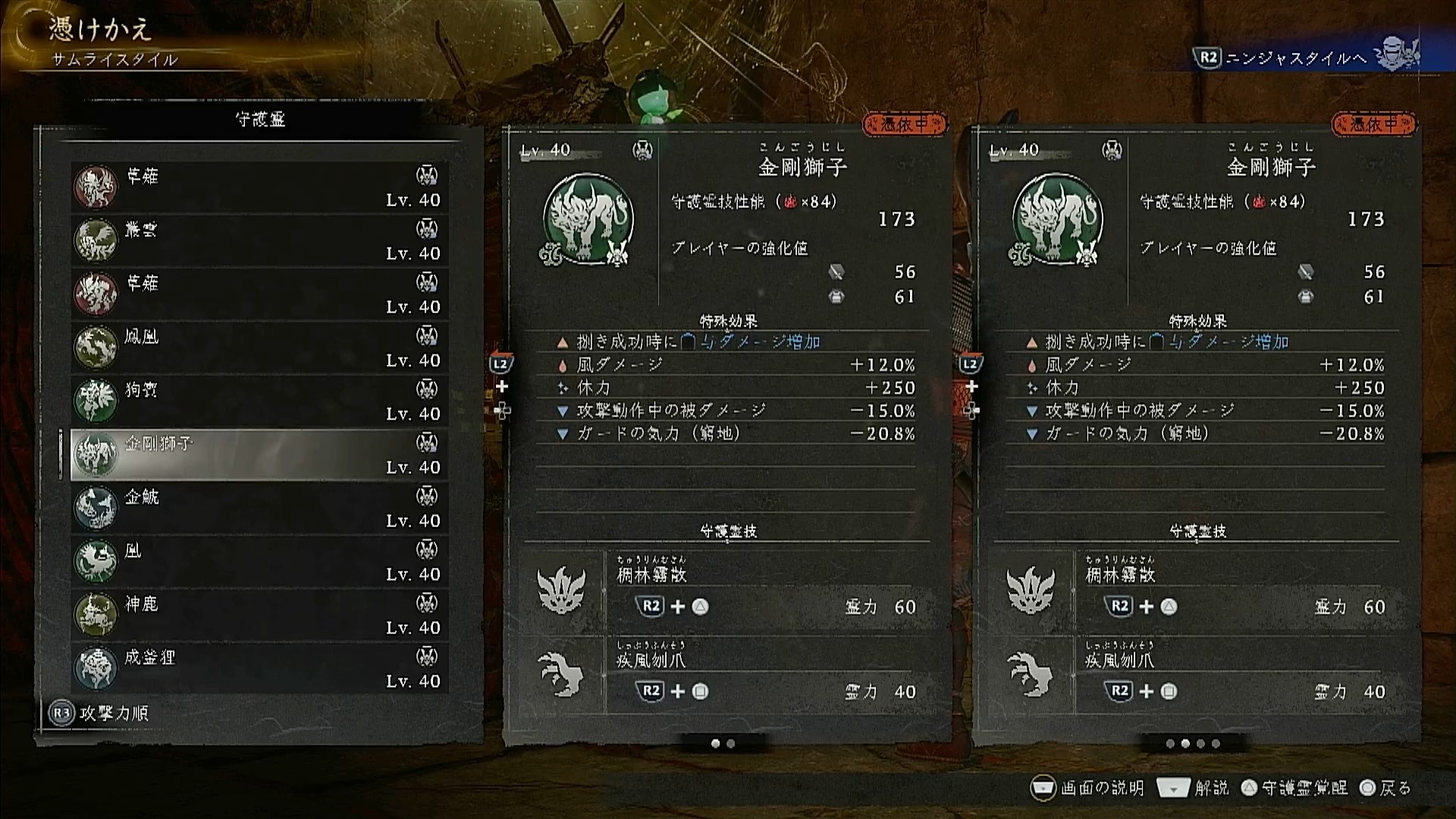Image resolution: width=1456 pixels, height=819 pixels.
Task: Pick the 狗賓 guardian spirit entry
Action: click(259, 401)
